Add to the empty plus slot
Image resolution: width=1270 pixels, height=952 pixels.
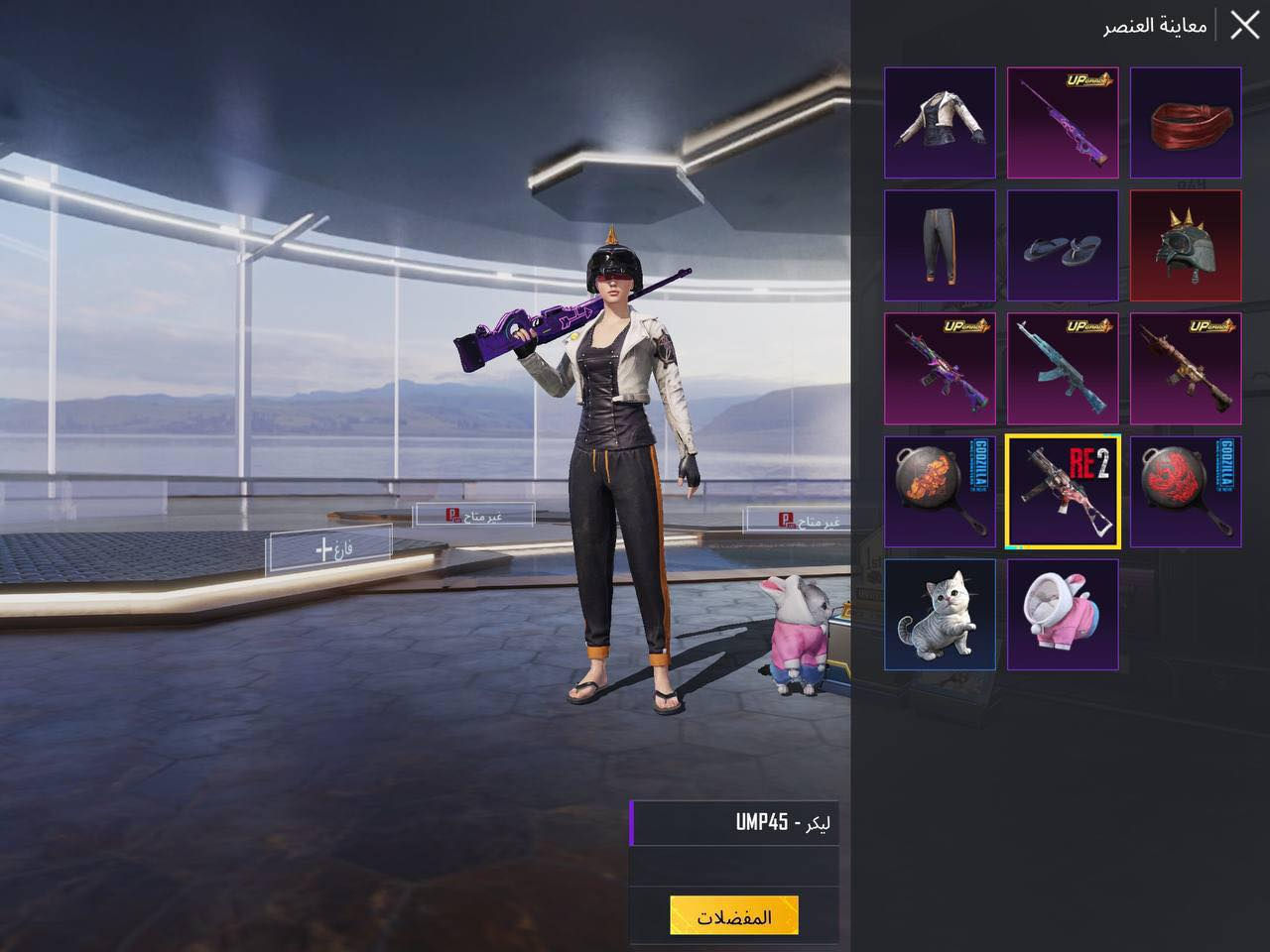coord(330,548)
